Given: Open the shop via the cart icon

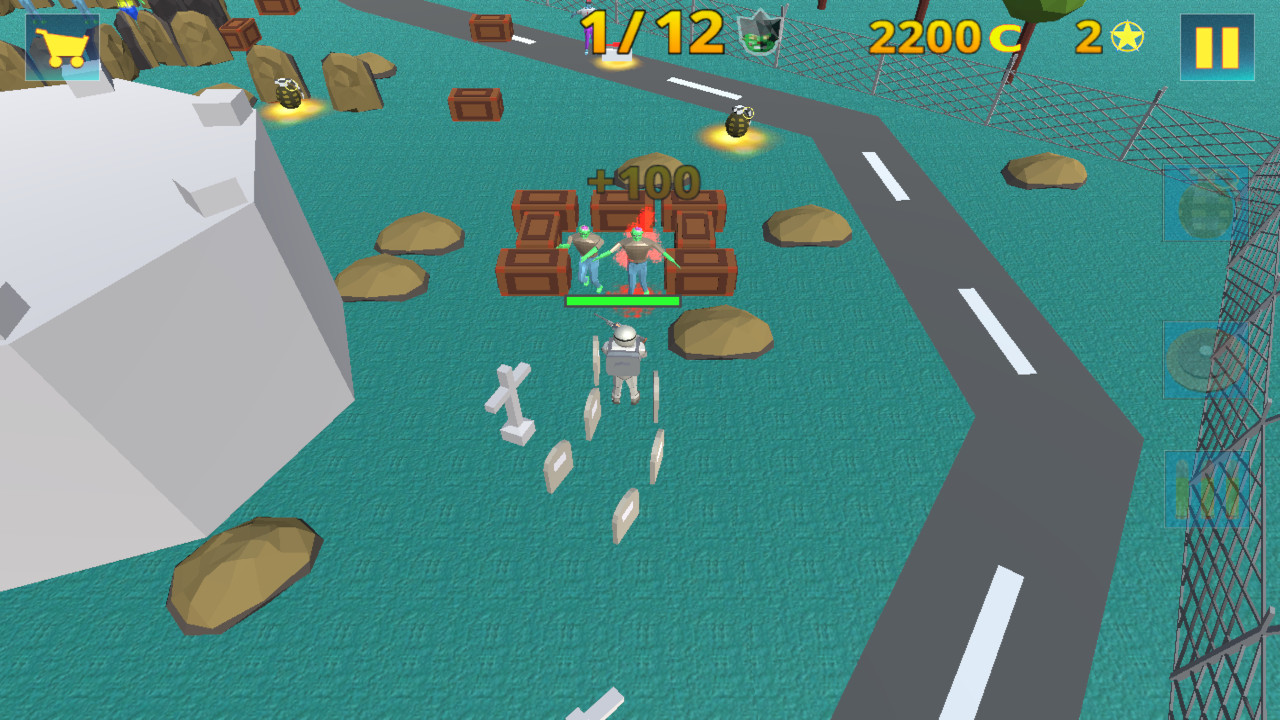Looking at the screenshot, I should [x=62, y=47].
